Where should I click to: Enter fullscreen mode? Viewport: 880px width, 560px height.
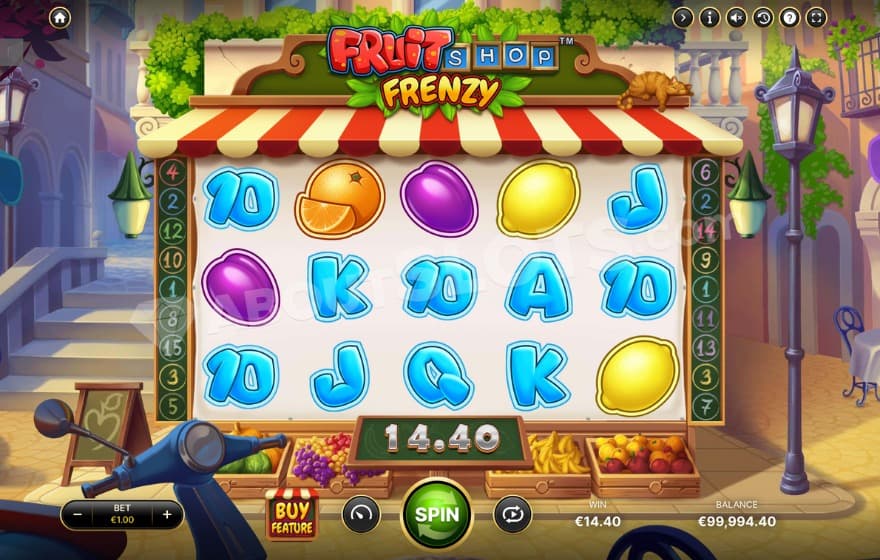[x=816, y=17]
